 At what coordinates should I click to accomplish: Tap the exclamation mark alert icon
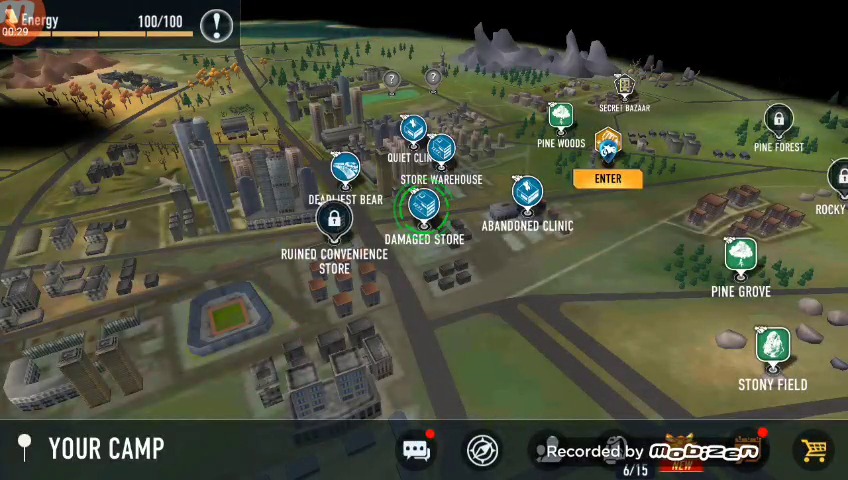(216, 25)
